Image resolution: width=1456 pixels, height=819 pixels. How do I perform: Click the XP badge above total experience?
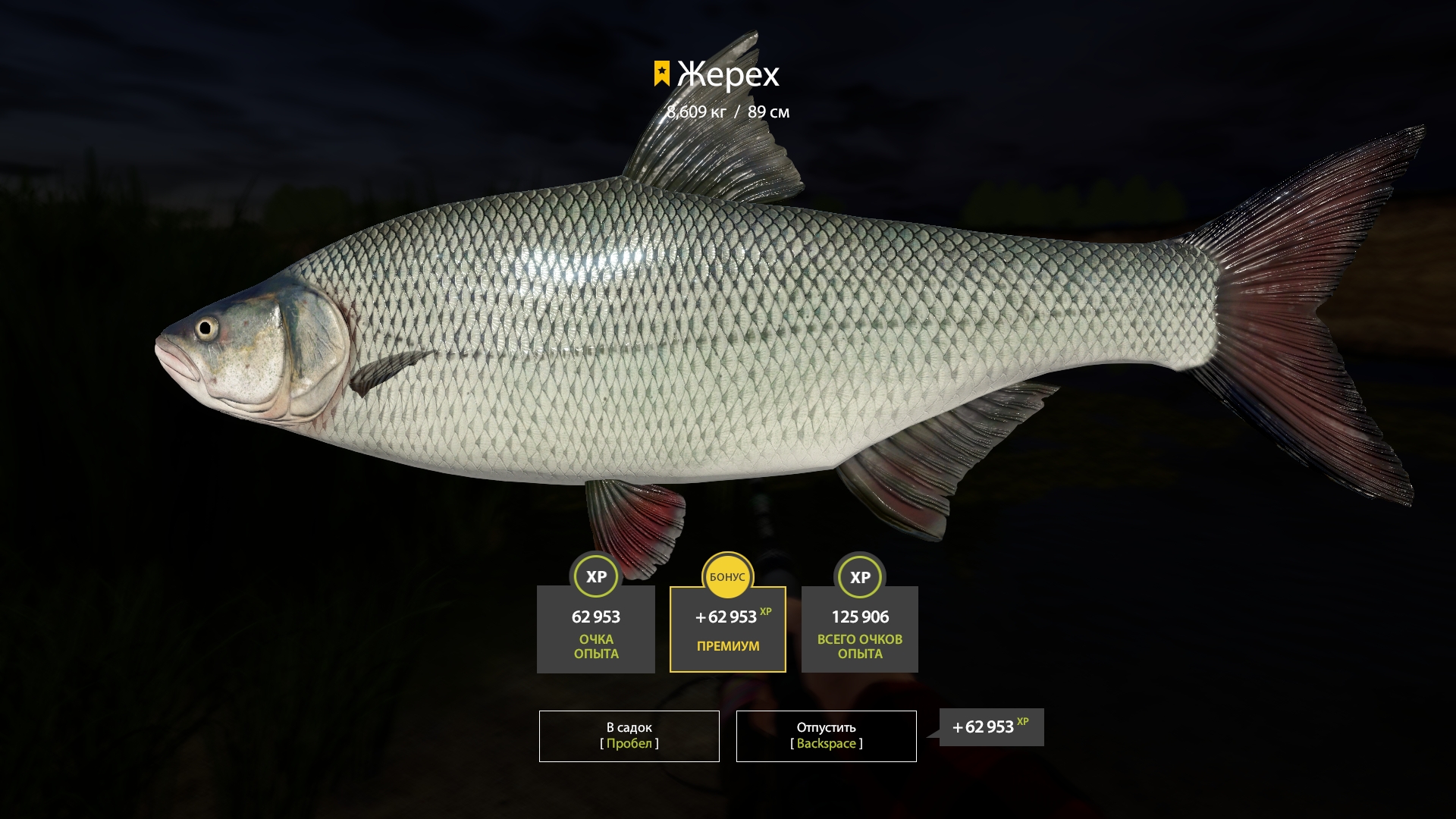(x=859, y=577)
